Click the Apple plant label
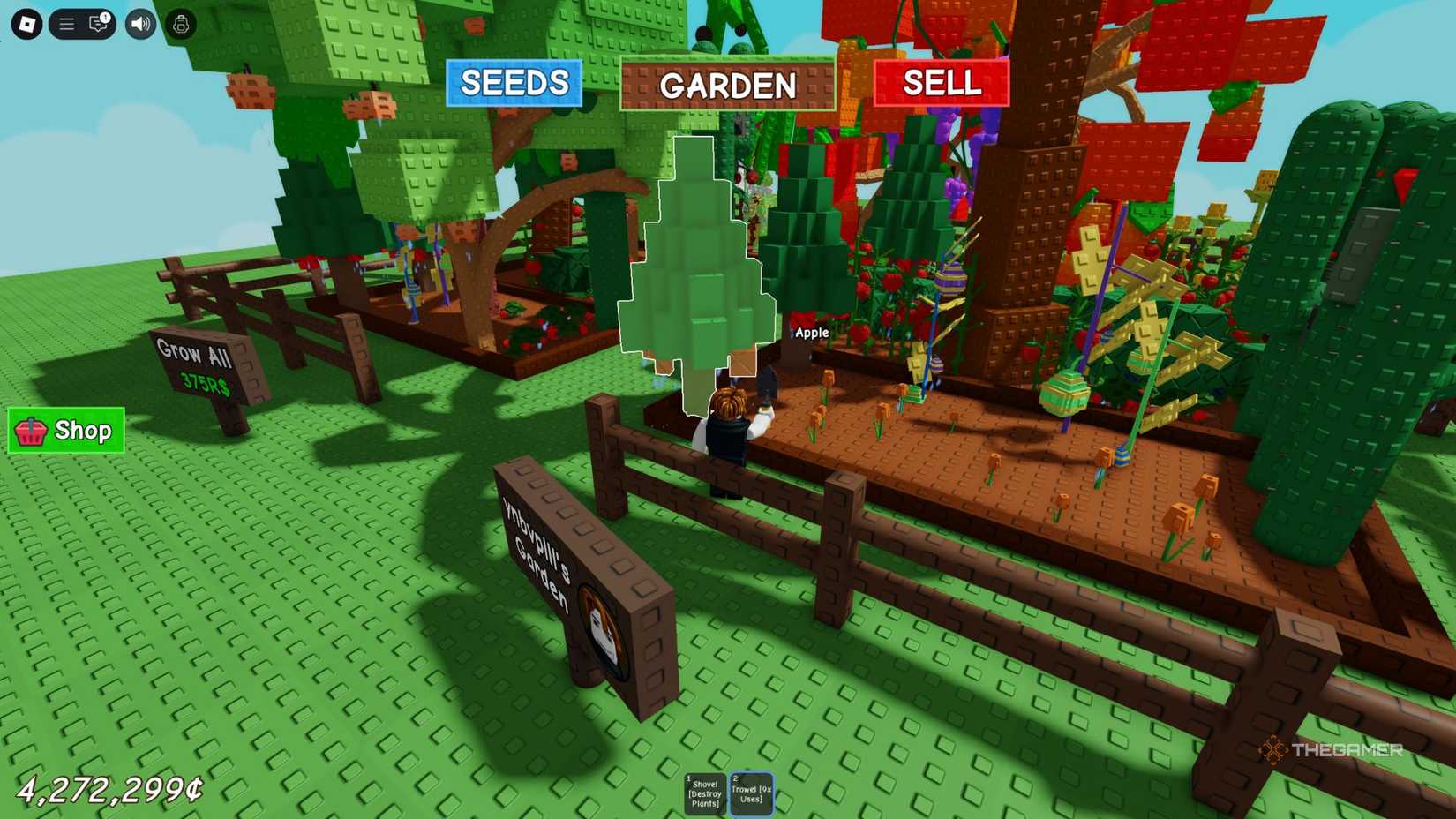1456x819 pixels. [812, 333]
